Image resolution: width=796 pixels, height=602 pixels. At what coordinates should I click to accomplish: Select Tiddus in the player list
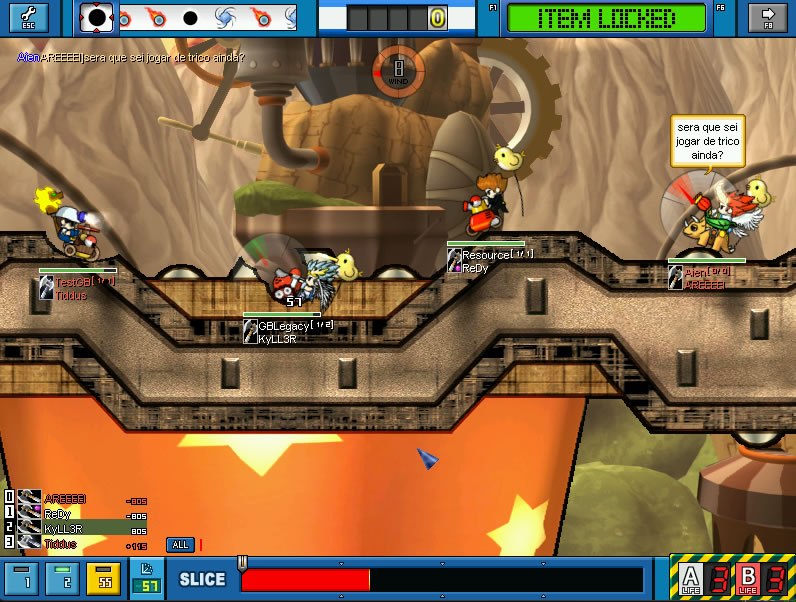point(58,543)
